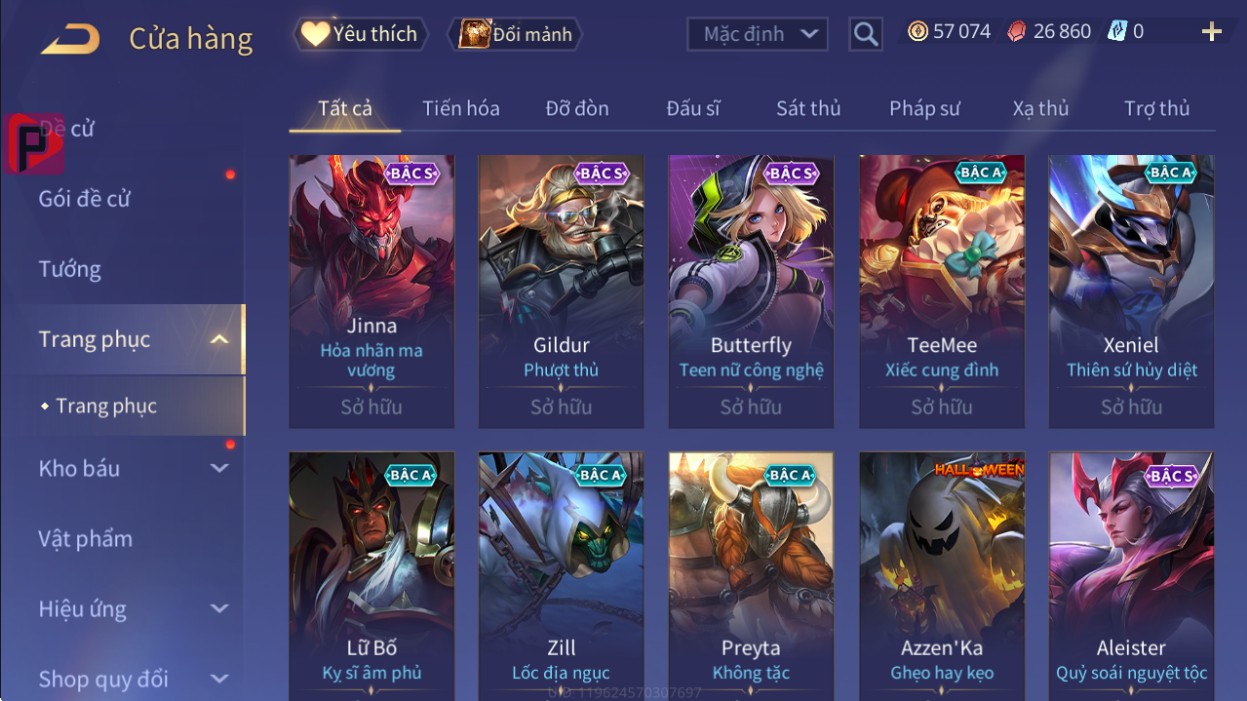Switch to the Đỡ đòn tab
Image resolution: width=1247 pixels, height=701 pixels.
pyautogui.click(x=577, y=108)
